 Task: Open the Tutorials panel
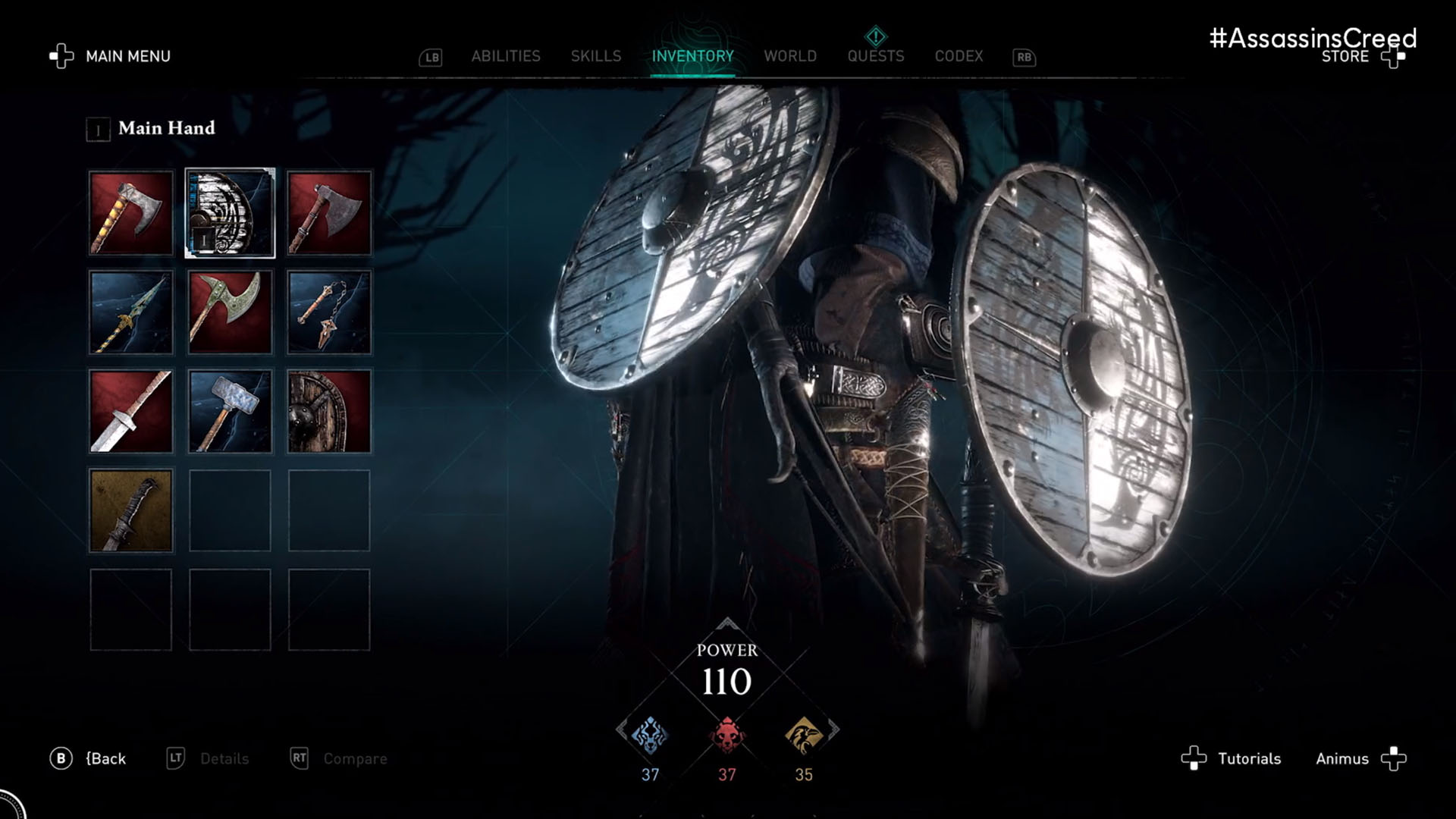(x=1248, y=758)
